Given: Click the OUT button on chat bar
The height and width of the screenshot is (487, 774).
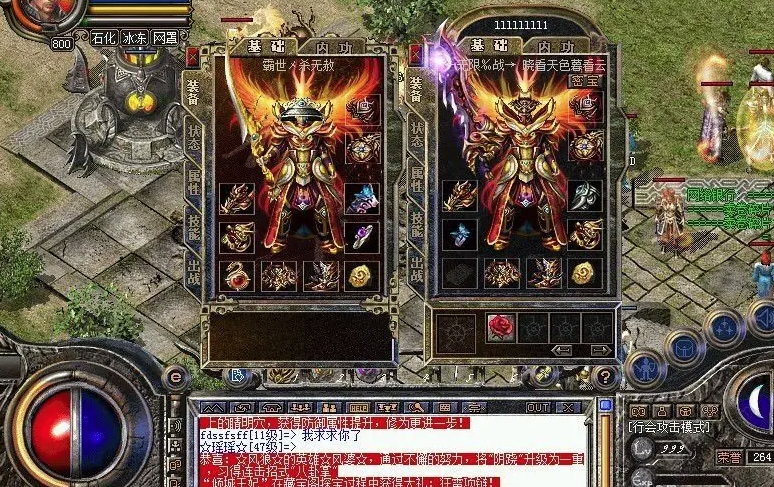Looking at the screenshot, I should [x=539, y=407].
